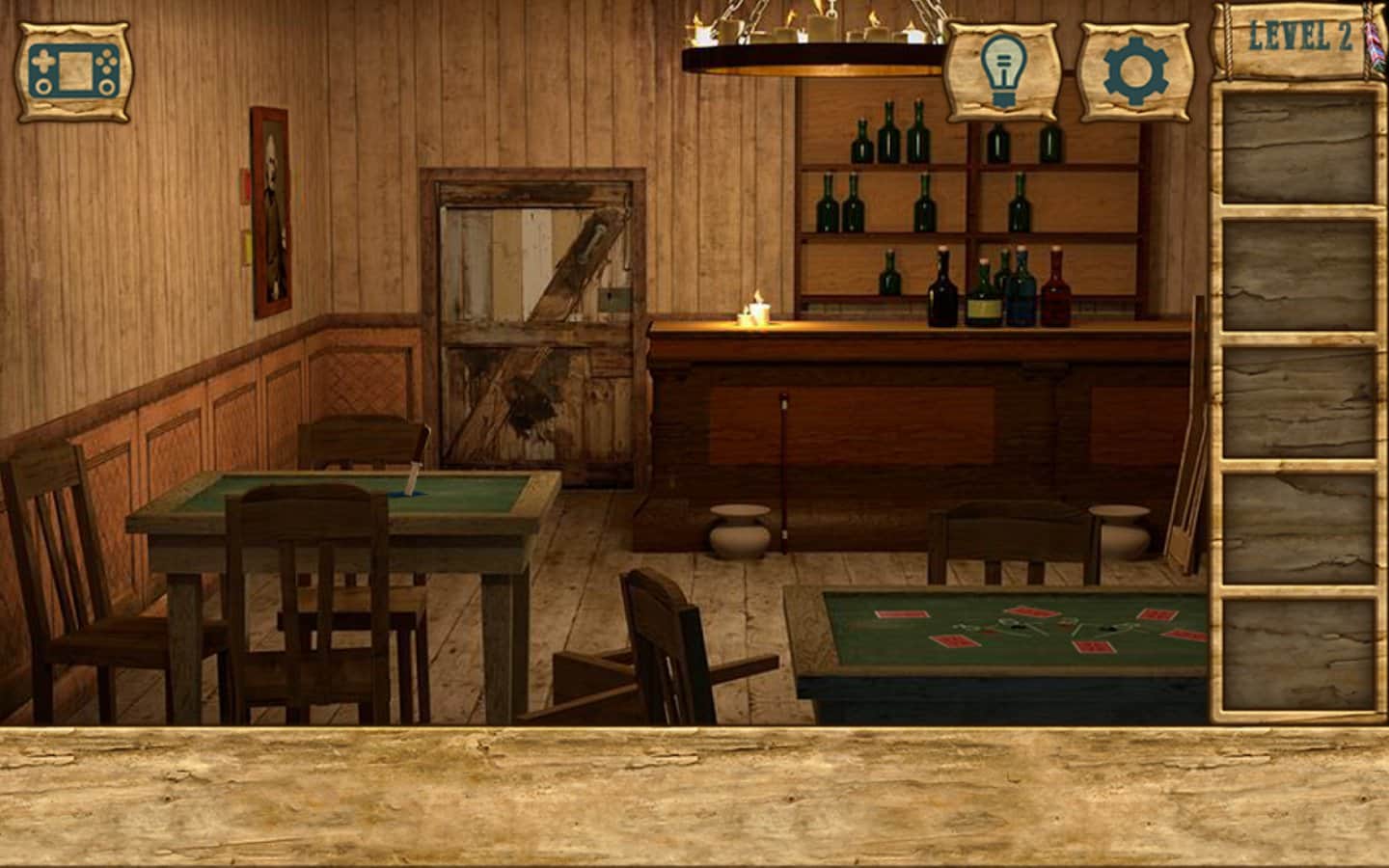1389x868 pixels.
Task: Get a hint with the lightbulb button
Action: tap(1002, 71)
